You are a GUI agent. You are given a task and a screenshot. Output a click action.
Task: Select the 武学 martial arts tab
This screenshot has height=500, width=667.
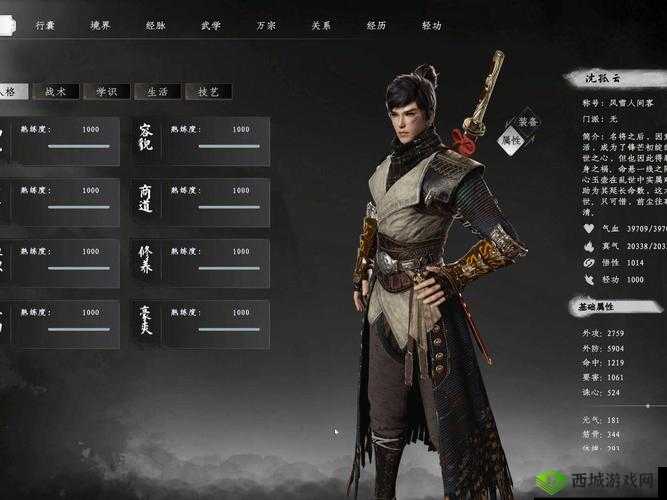211,25
